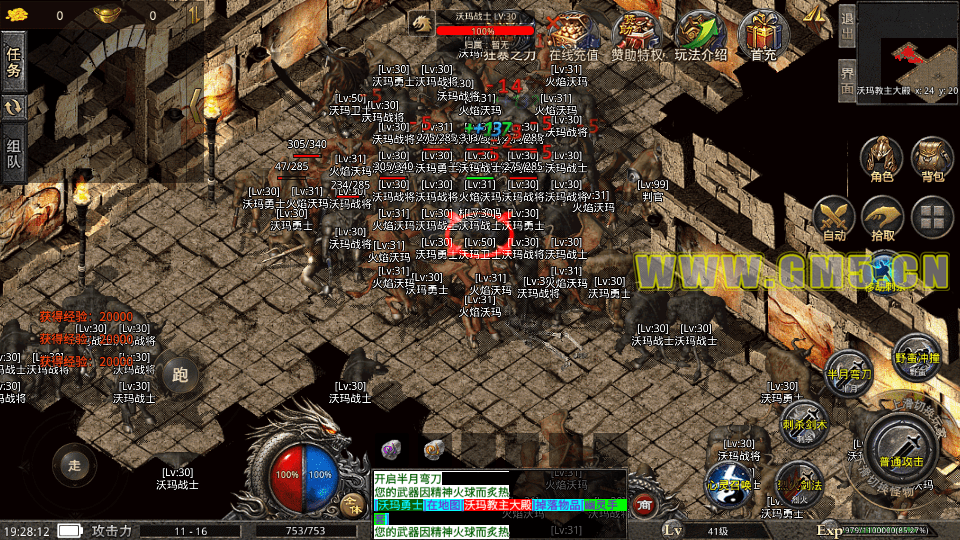Open 赞助特权 sponsor privileges
Screen dimensions: 960x540
pos(637,36)
